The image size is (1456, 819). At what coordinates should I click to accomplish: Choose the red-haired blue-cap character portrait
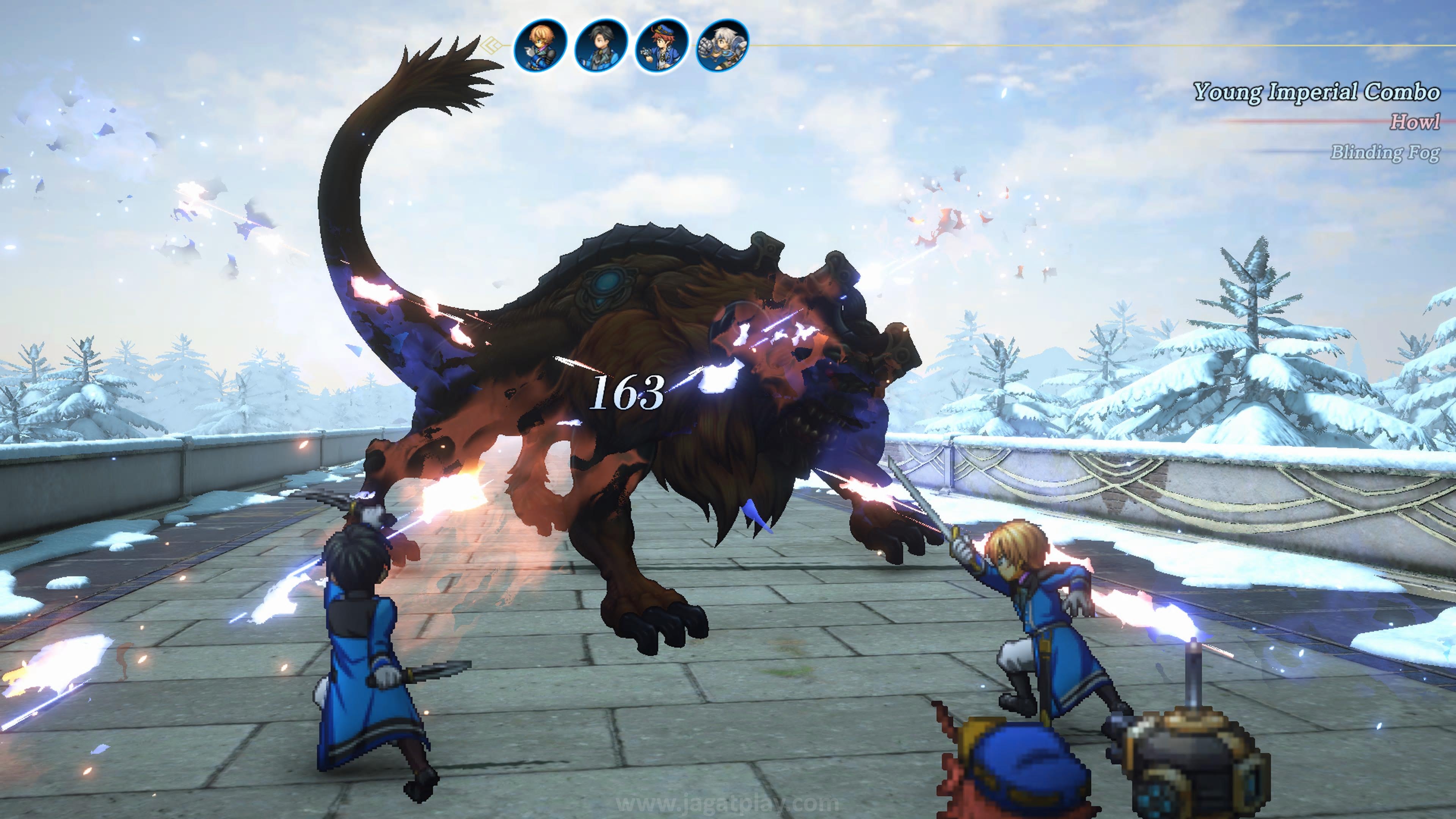pyautogui.click(x=661, y=45)
